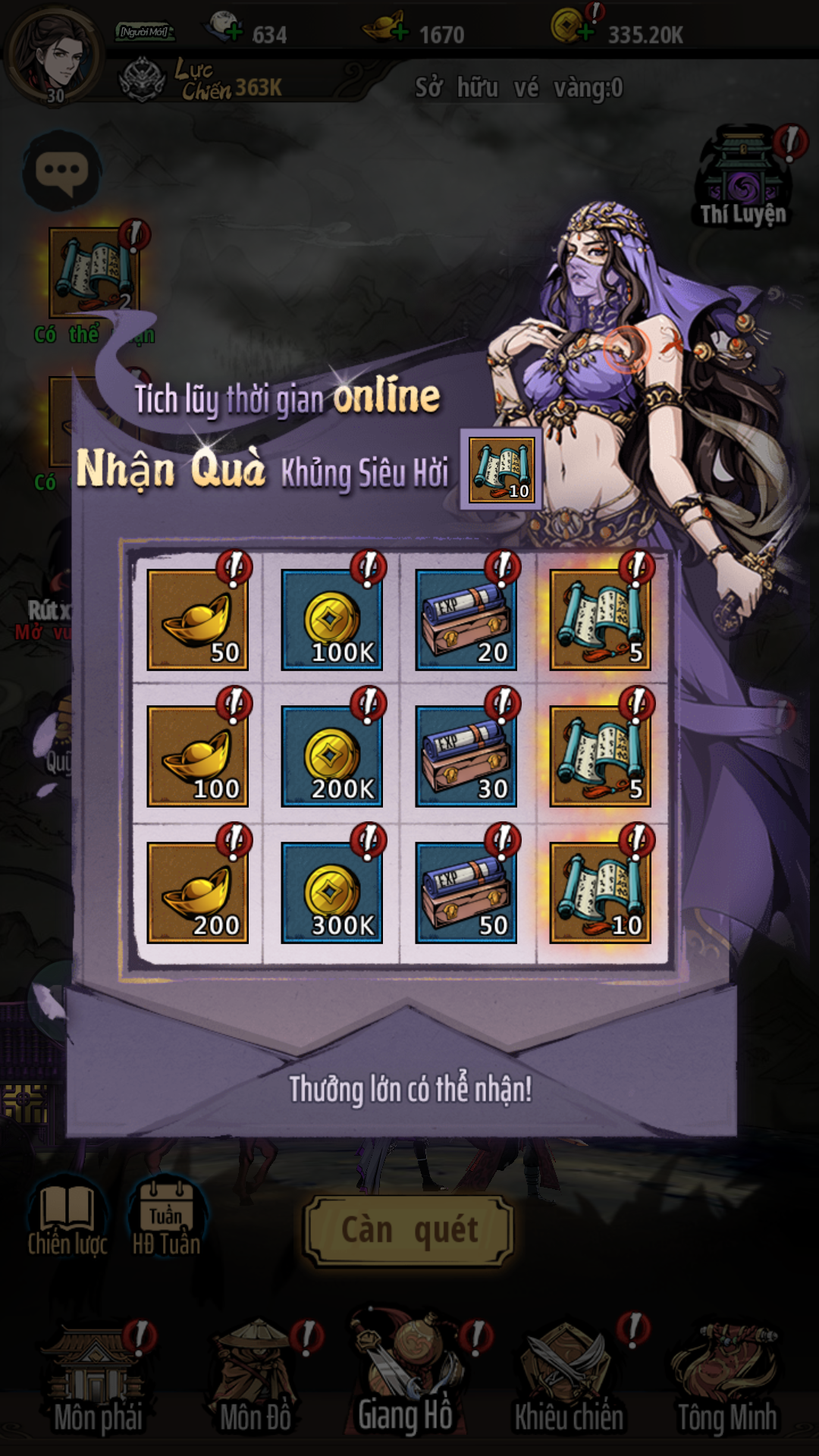Select the 50 EXP chest reward
The image size is (819, 1456).
pos(466,893)
